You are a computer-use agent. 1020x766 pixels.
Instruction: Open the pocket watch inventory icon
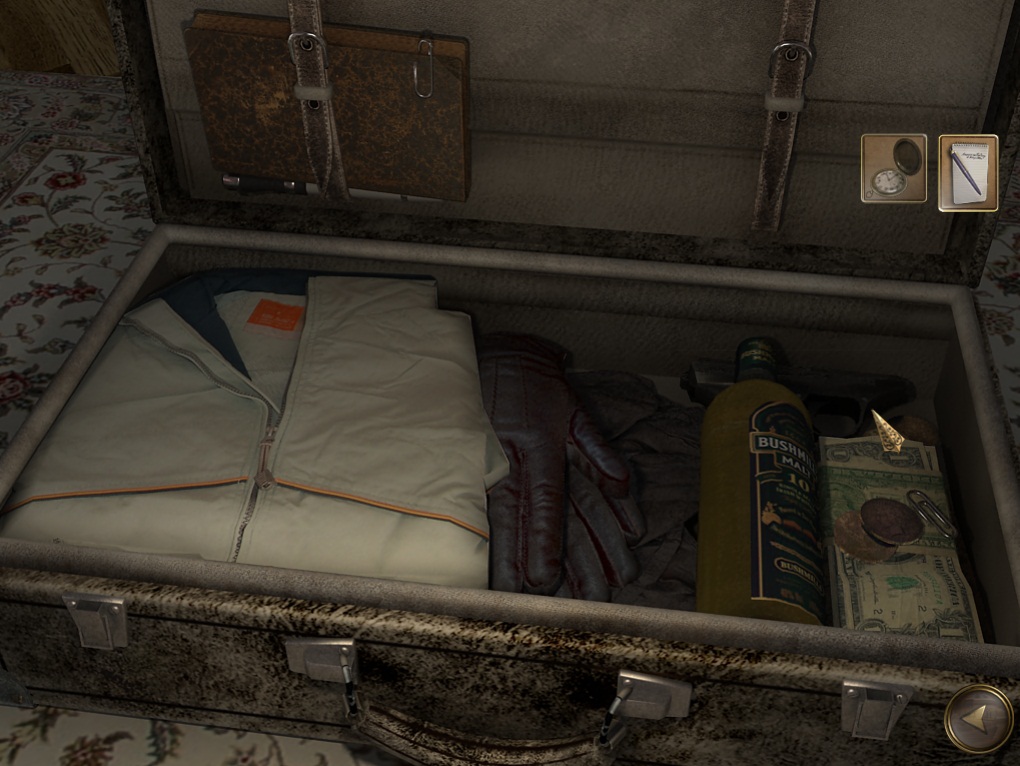893,170
